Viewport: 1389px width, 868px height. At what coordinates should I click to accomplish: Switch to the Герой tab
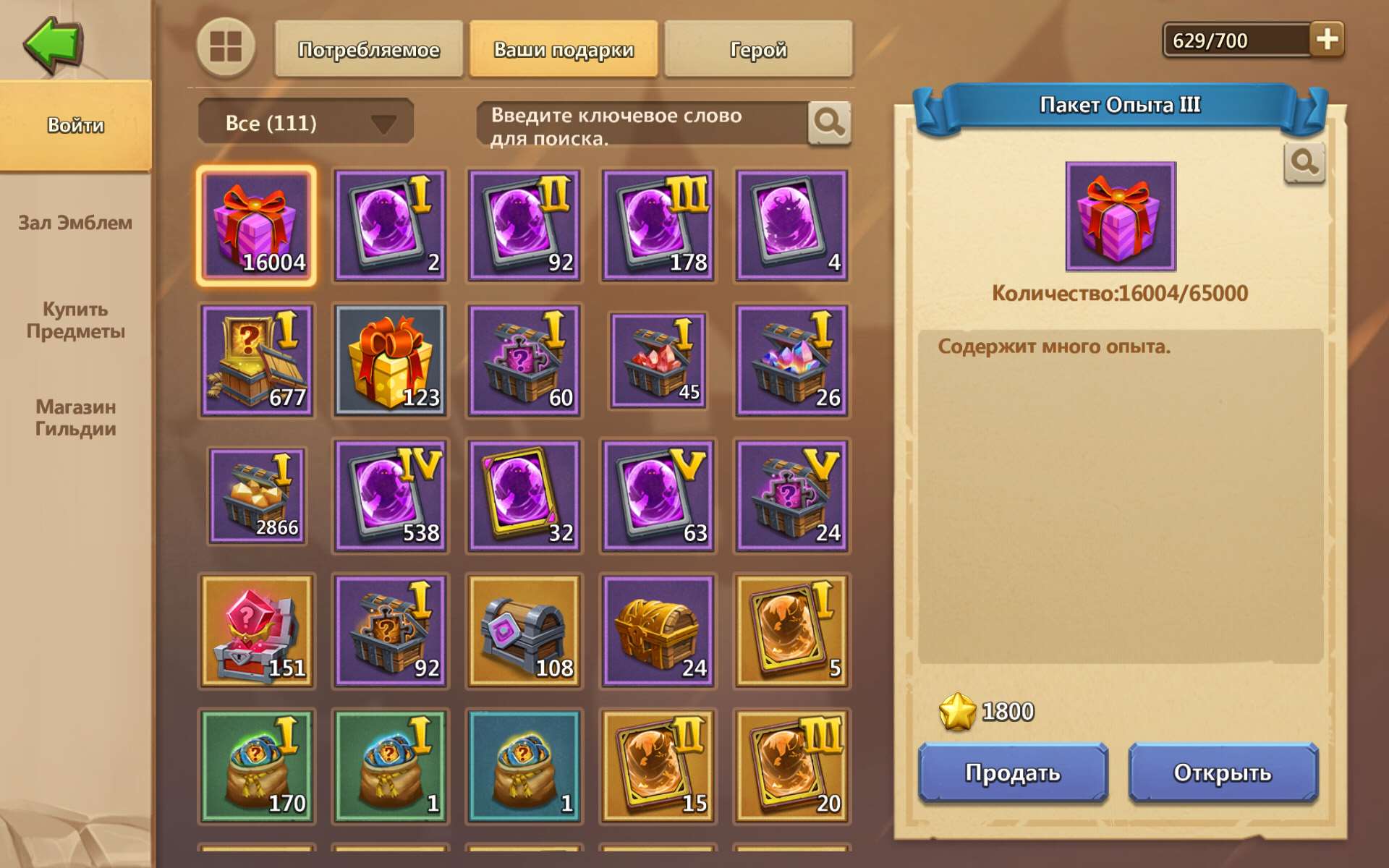[758, 49]
